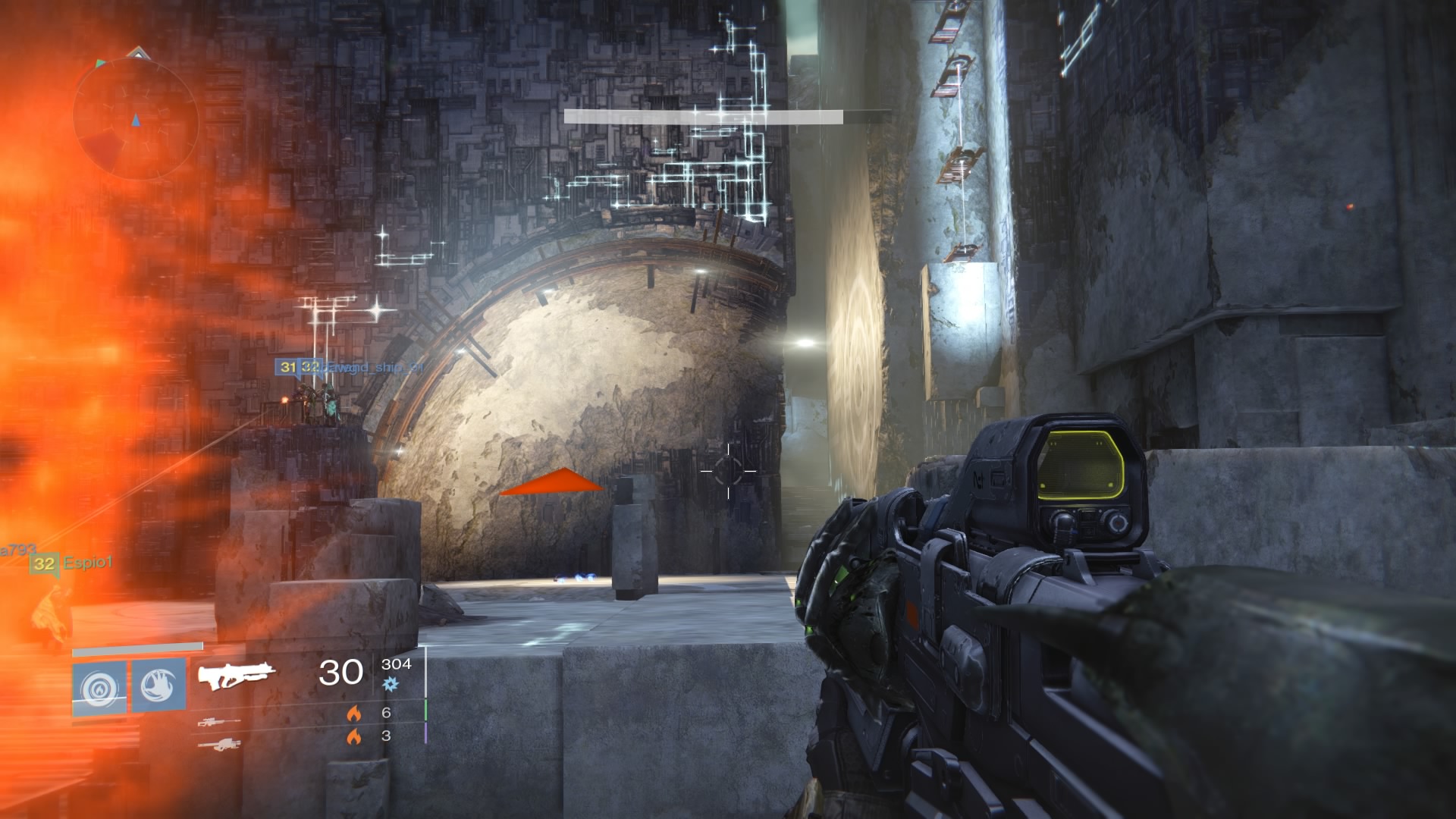Click the ammo counter showing 30
The image size is (1456, 819).
(x=341, y=673)
